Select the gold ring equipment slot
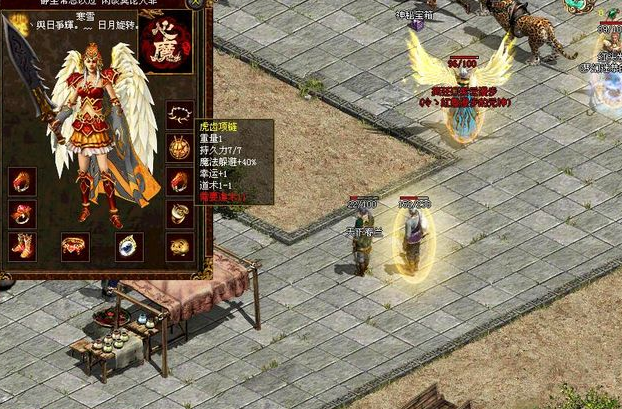 (x=179, y=213)
